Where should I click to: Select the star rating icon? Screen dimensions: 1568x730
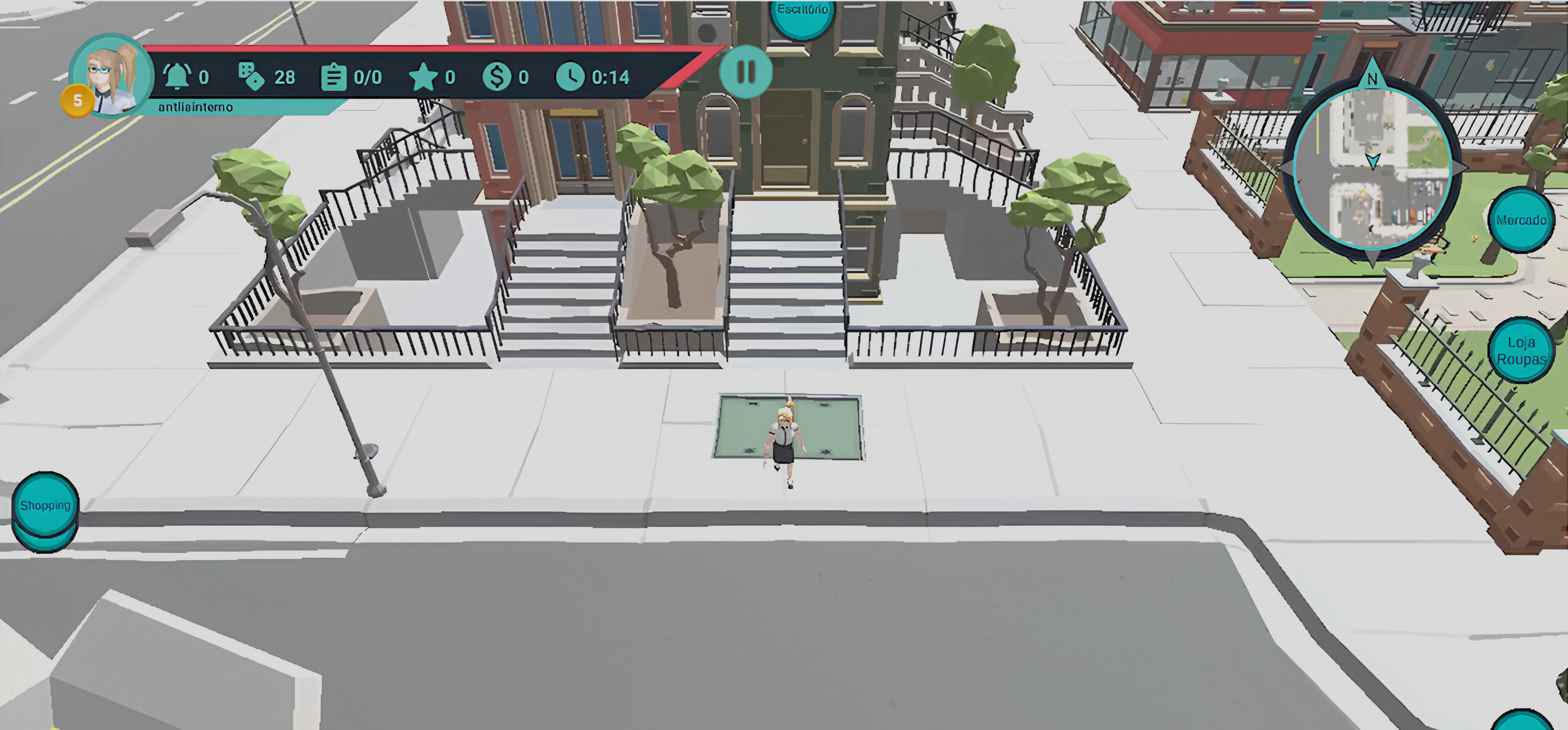[x=423, y=77]
